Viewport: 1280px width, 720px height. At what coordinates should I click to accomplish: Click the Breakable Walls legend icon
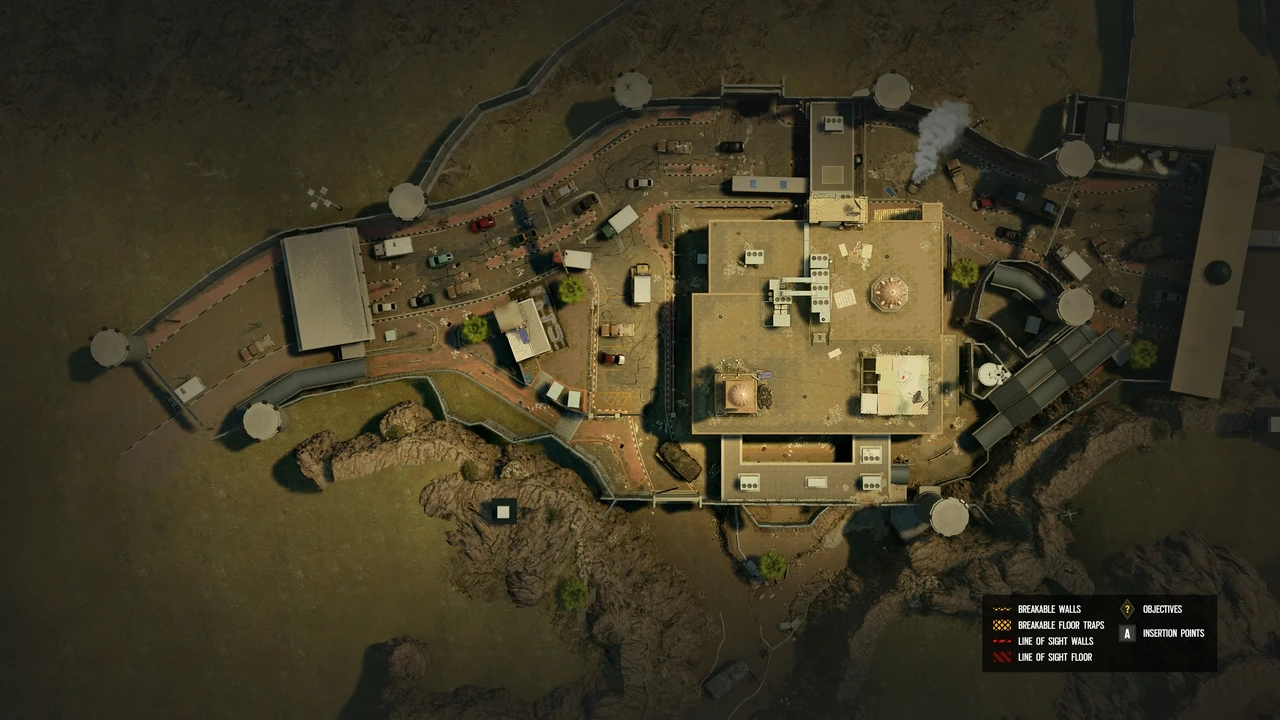coord(1000,608)
